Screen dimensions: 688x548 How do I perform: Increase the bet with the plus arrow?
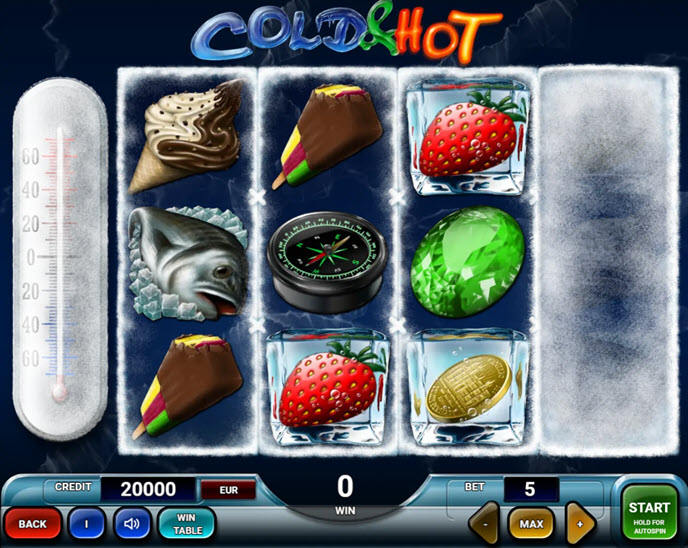(581, 522)
